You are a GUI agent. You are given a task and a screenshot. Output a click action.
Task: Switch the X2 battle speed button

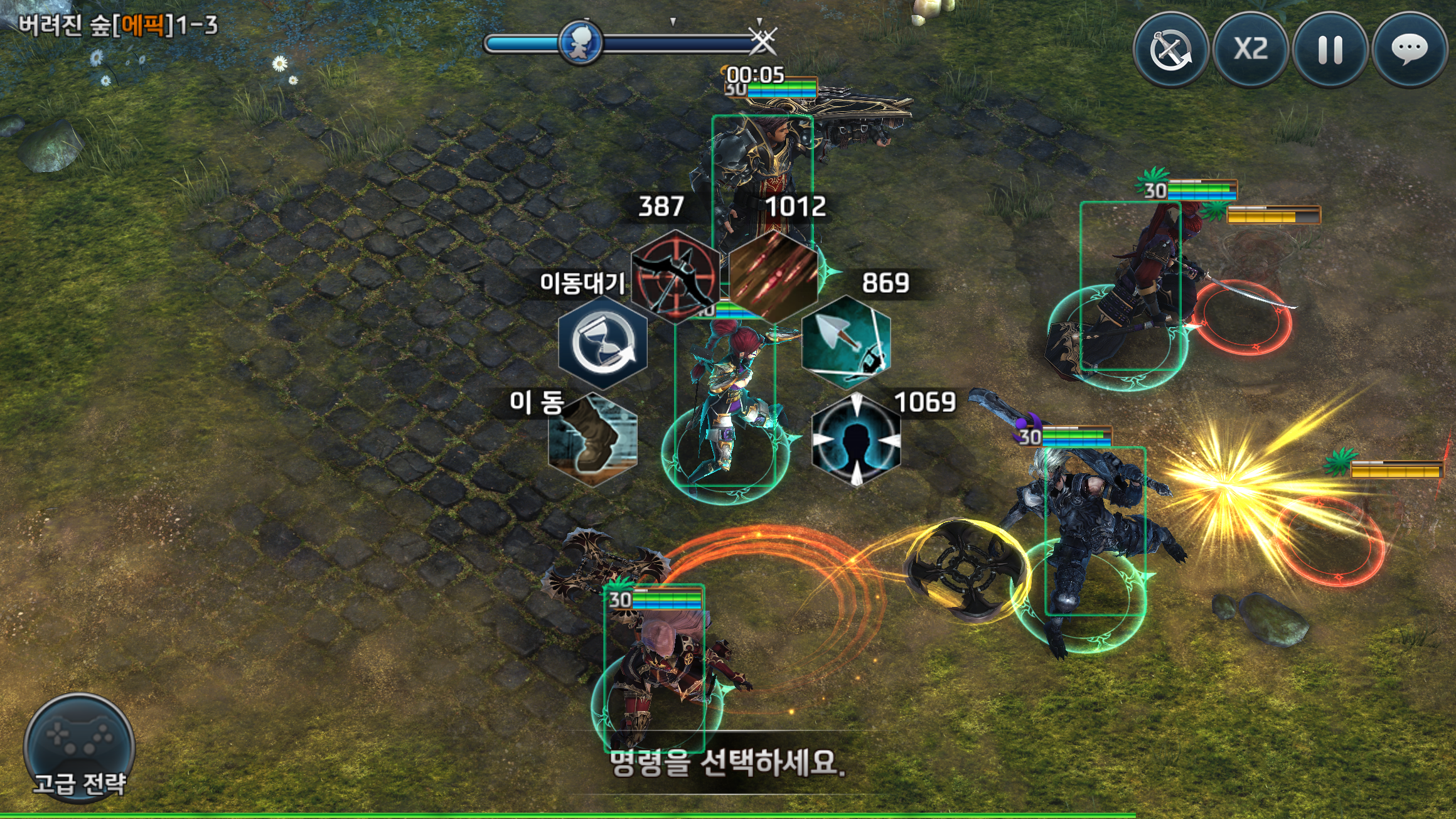pyautogui.click(x=1250, y=49)
